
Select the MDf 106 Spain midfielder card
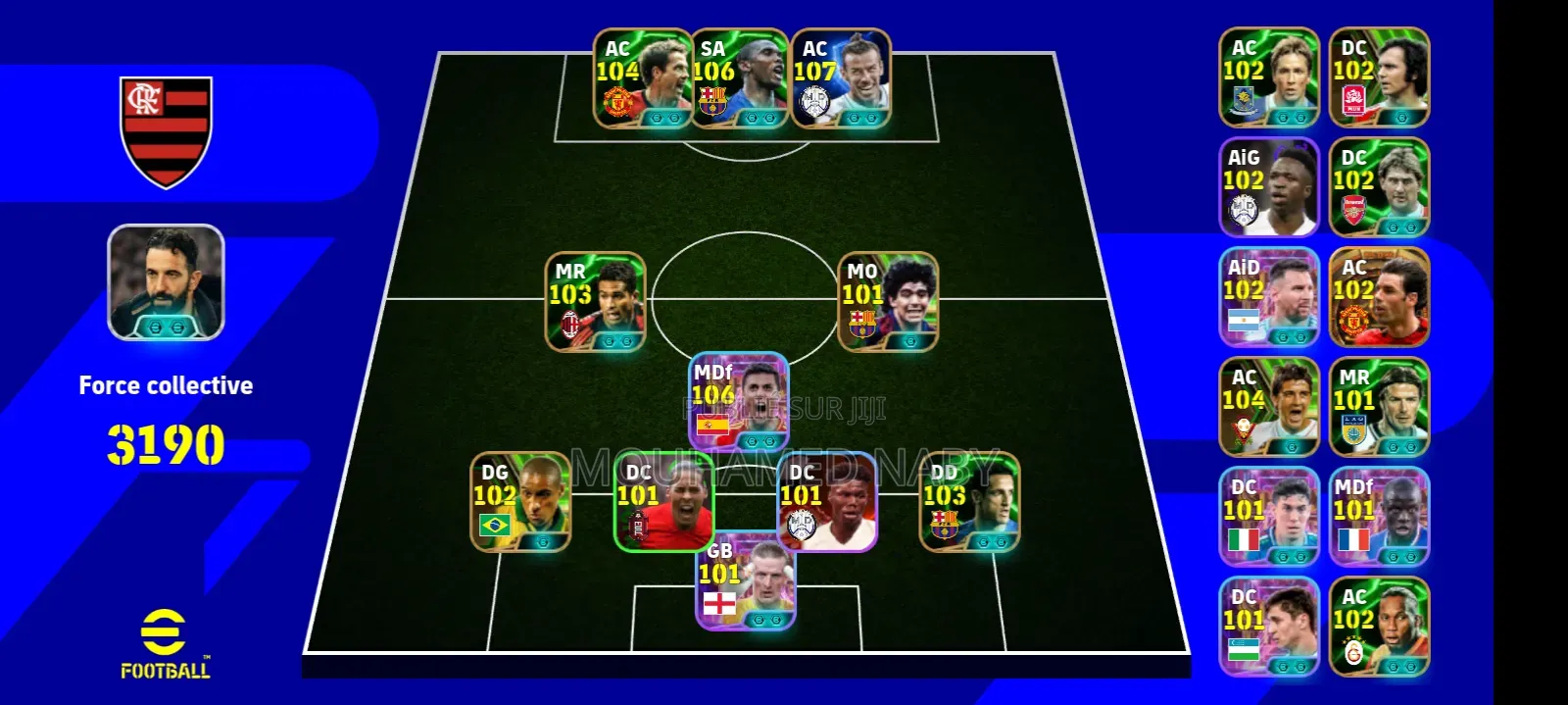point(739,400)
